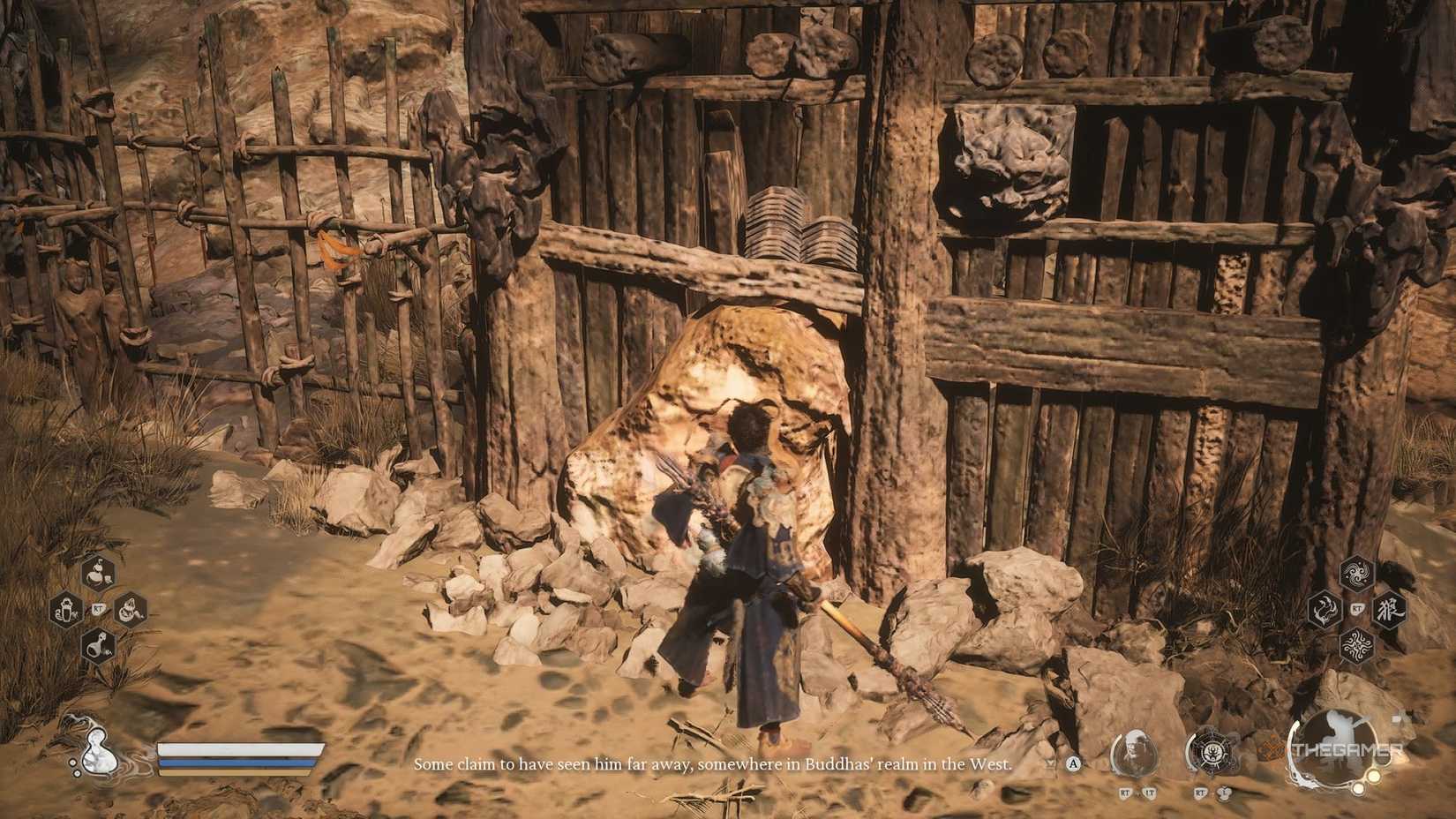
Task: Expand the RT prompt at the spell wheel center
Action: tap(1357, 607)
